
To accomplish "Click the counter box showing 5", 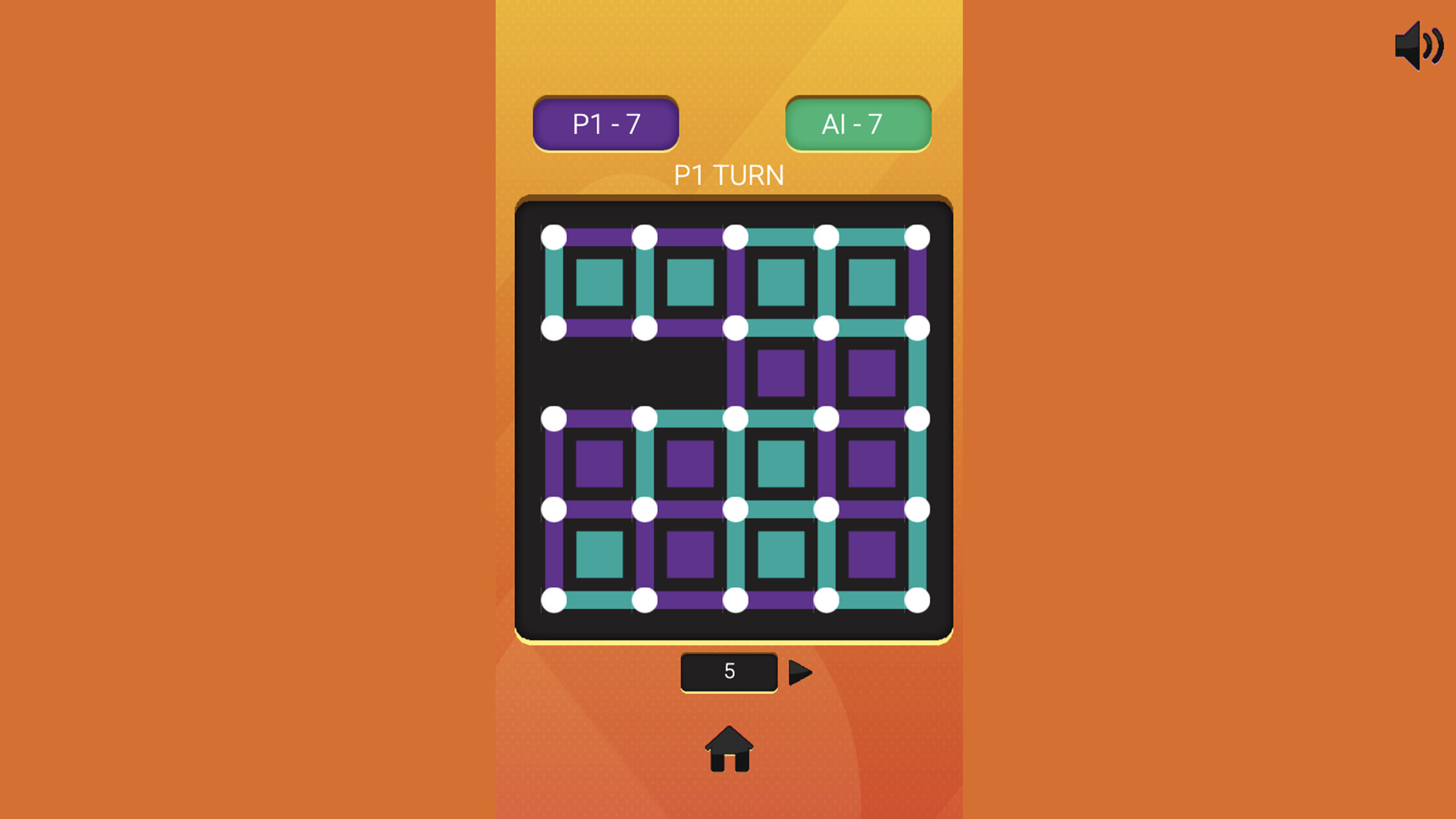I will click(728, 670).
